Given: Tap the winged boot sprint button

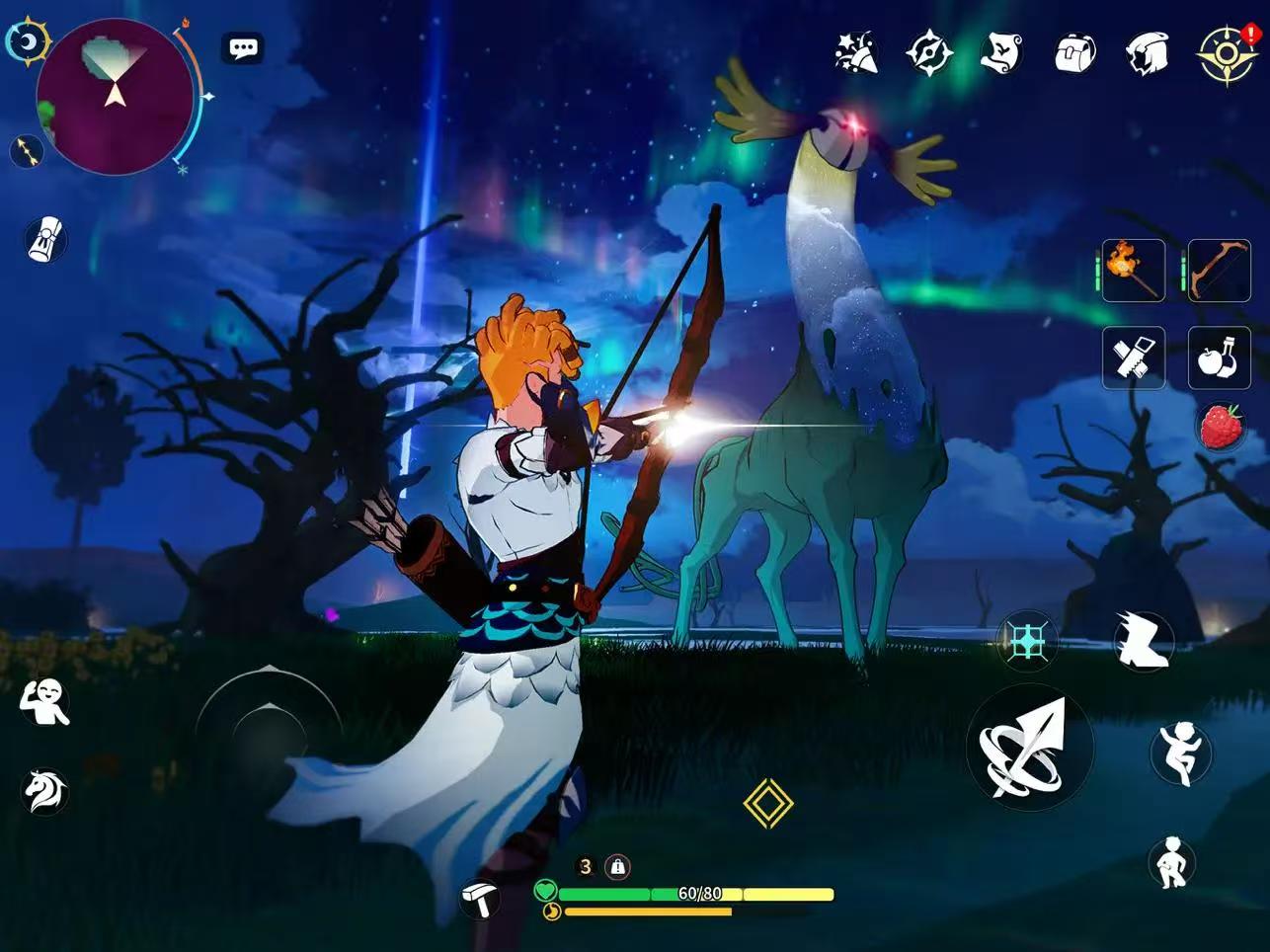Looking at the screenshot, I should (1144, 640).
